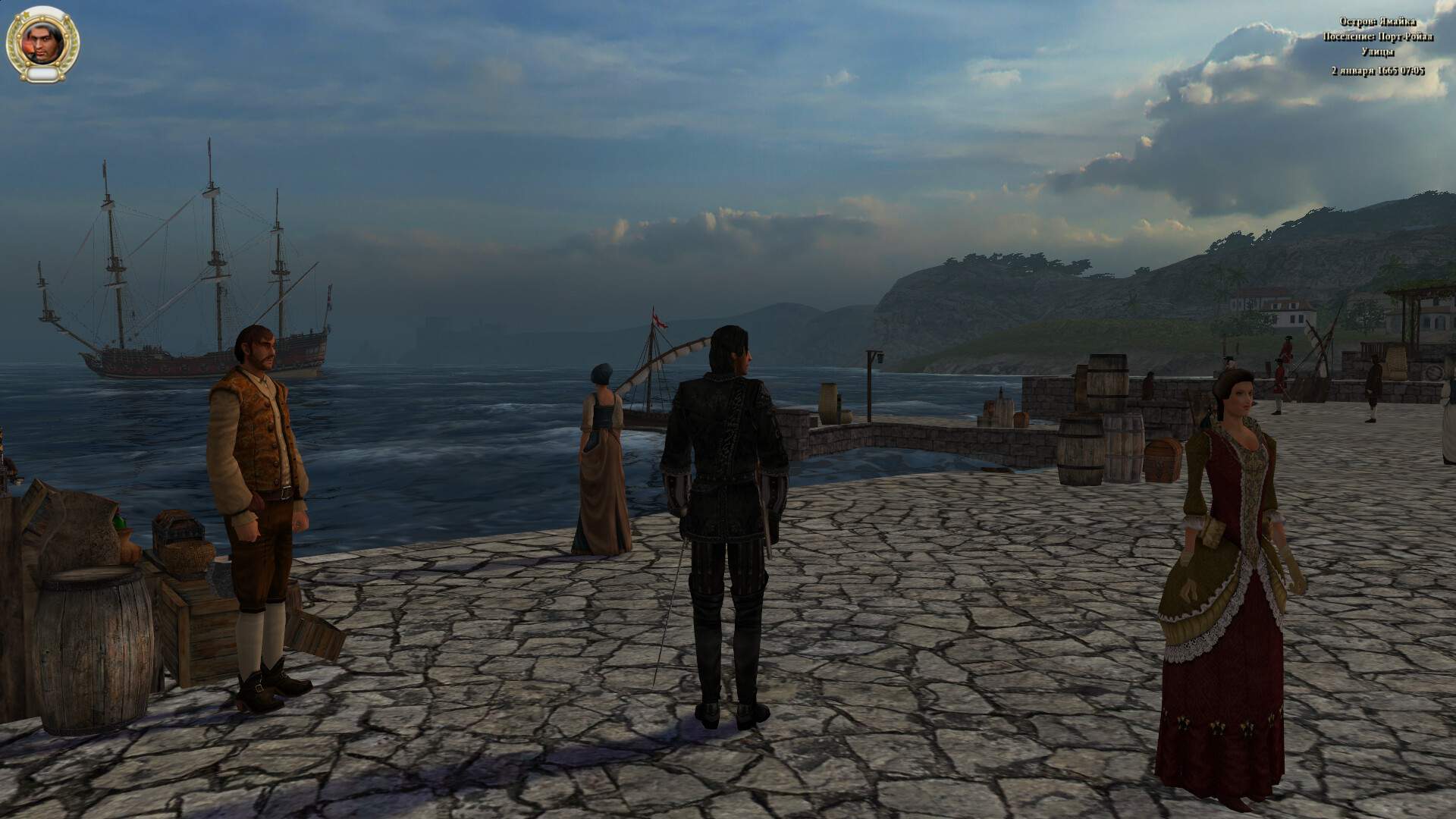Click the empty name plate under the portrait
The width and height of the screenshot is (1456, 819).
coord(42,74)
